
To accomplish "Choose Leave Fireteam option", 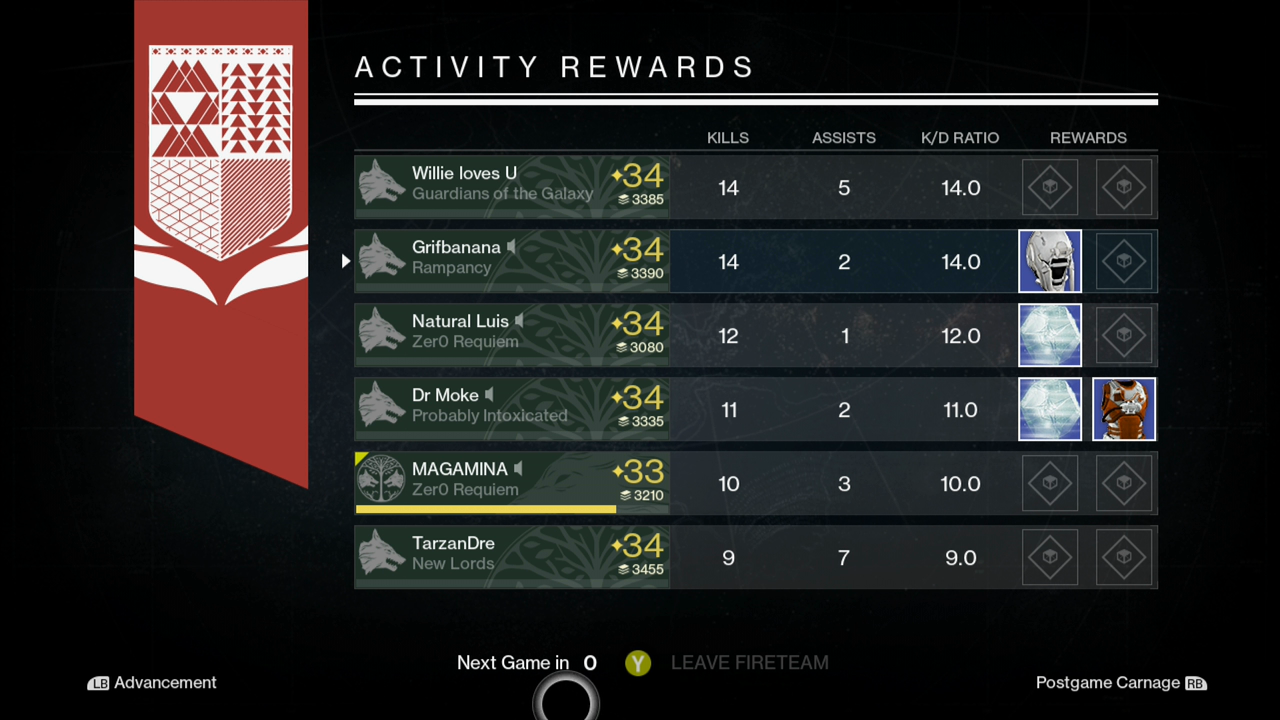I will point(728,663).
